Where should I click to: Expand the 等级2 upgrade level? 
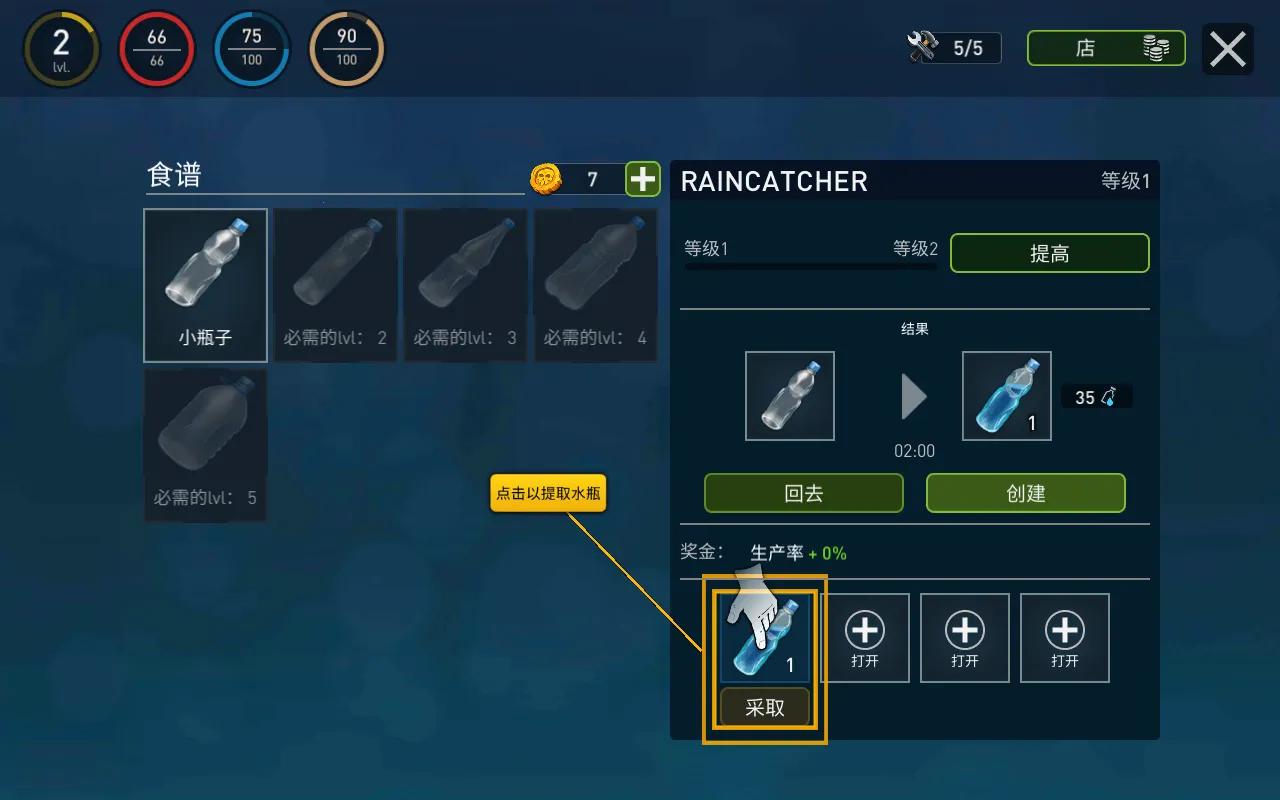[915, 249]
